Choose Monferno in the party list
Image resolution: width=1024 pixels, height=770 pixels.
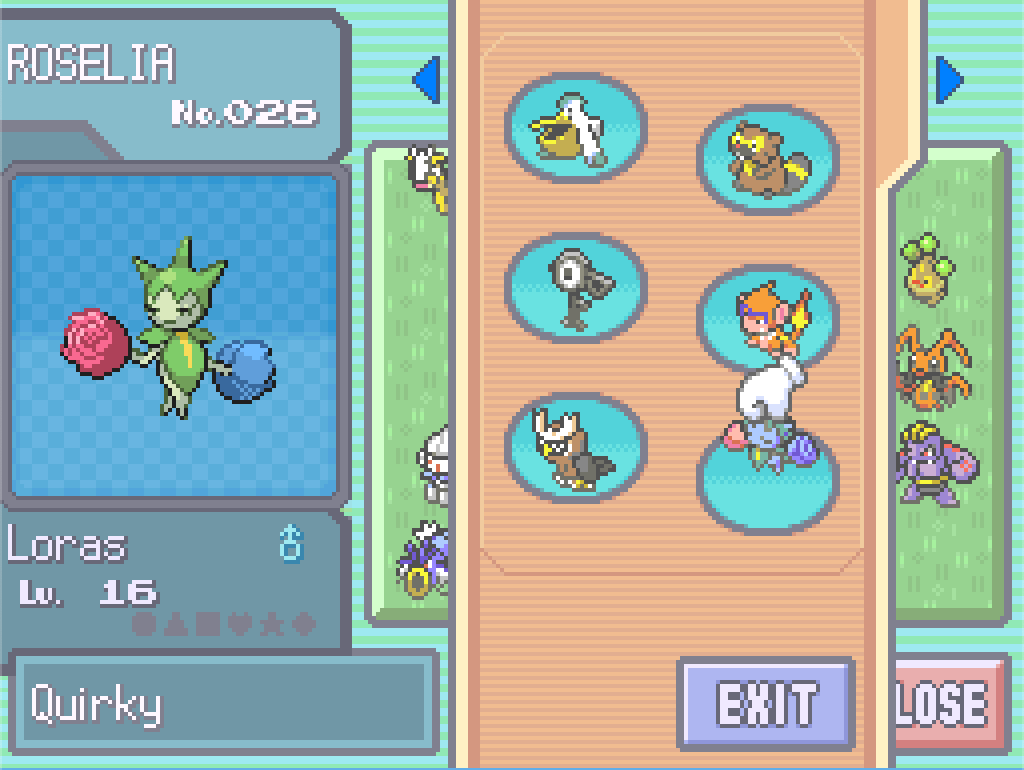(x=767, y=315)
